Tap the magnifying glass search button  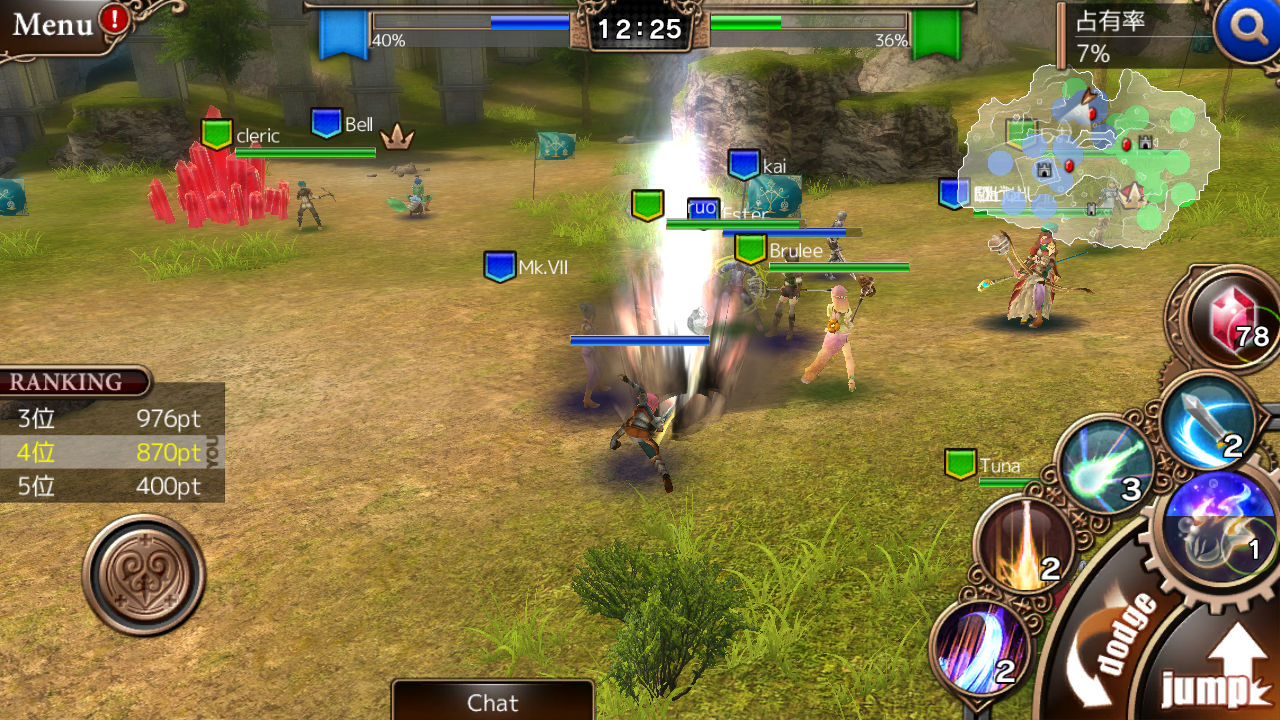click(x=1246, y=28)
